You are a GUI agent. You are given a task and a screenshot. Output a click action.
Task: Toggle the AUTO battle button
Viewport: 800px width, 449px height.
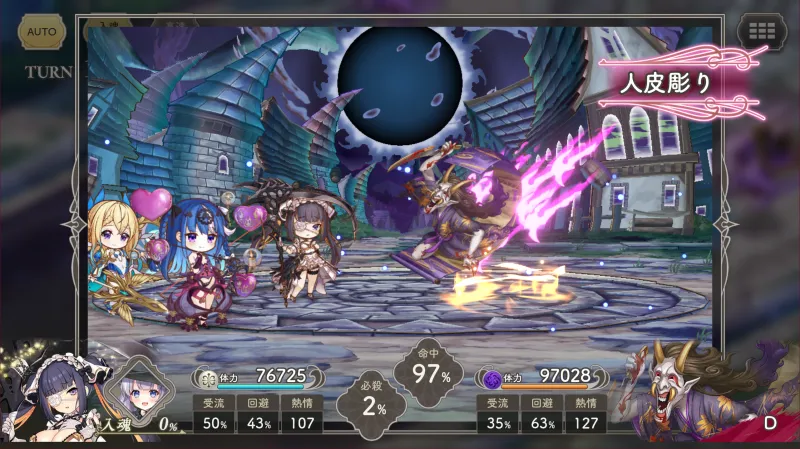pyautogui.click(x=41, y=32)
